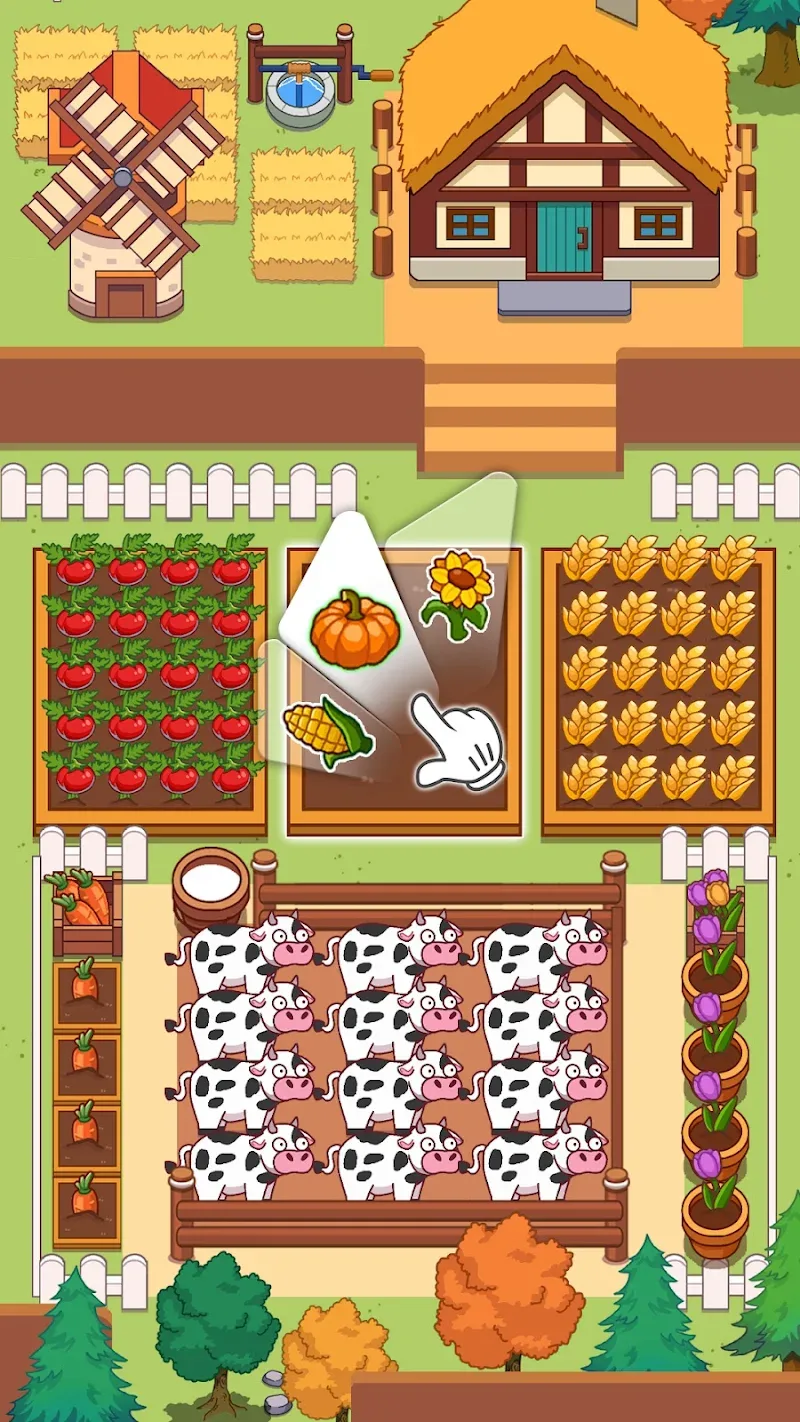Select the sunflower crop card
Image resolution: width=800 pixels, height=1422 pixels.
tap(457, 594)
